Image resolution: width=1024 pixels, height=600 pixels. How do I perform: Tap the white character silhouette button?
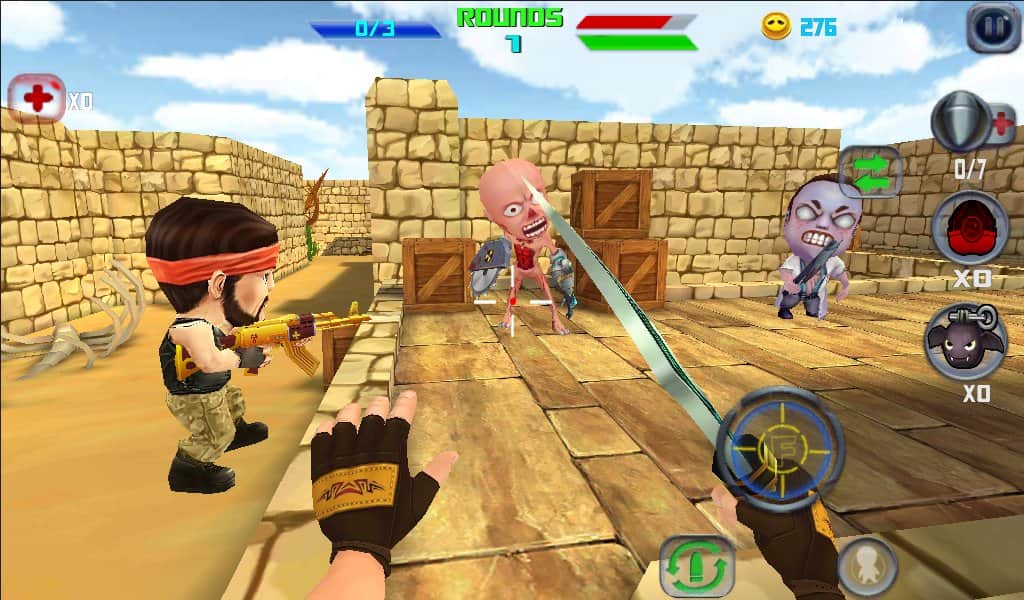click(866, 566)
